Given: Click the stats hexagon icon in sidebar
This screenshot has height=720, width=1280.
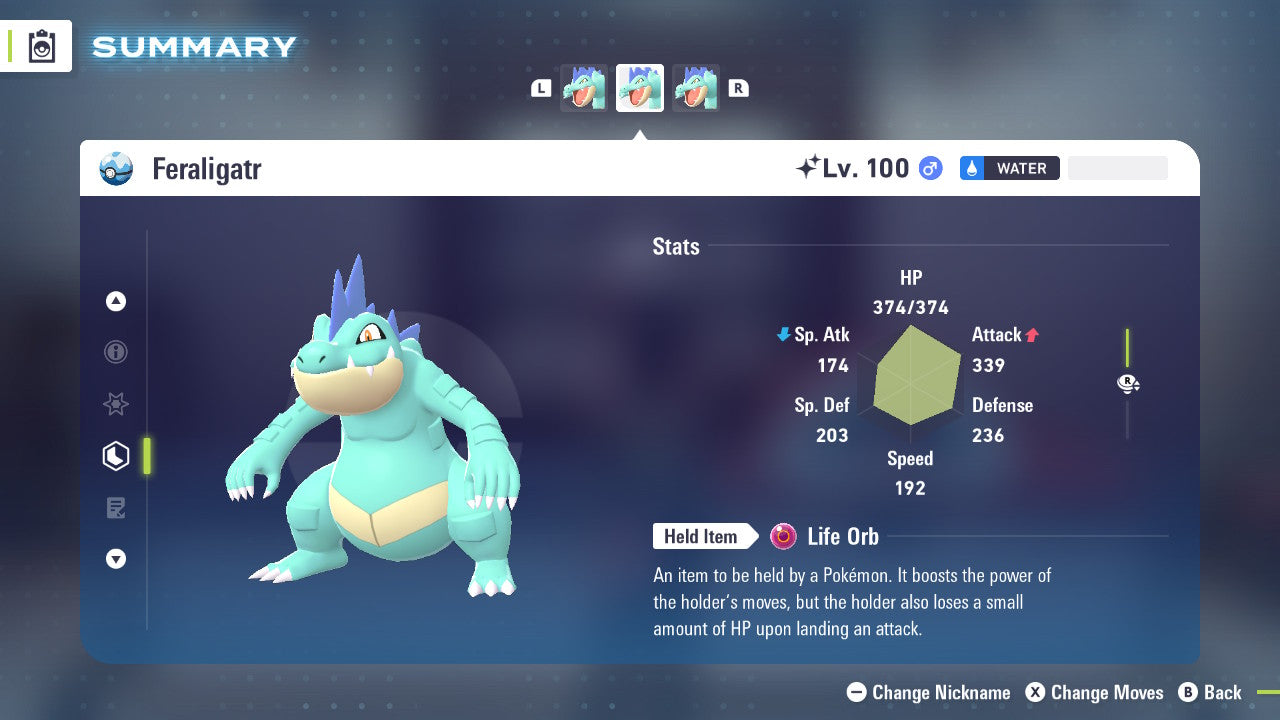Looking at the screenshot, I should [115, 456].
